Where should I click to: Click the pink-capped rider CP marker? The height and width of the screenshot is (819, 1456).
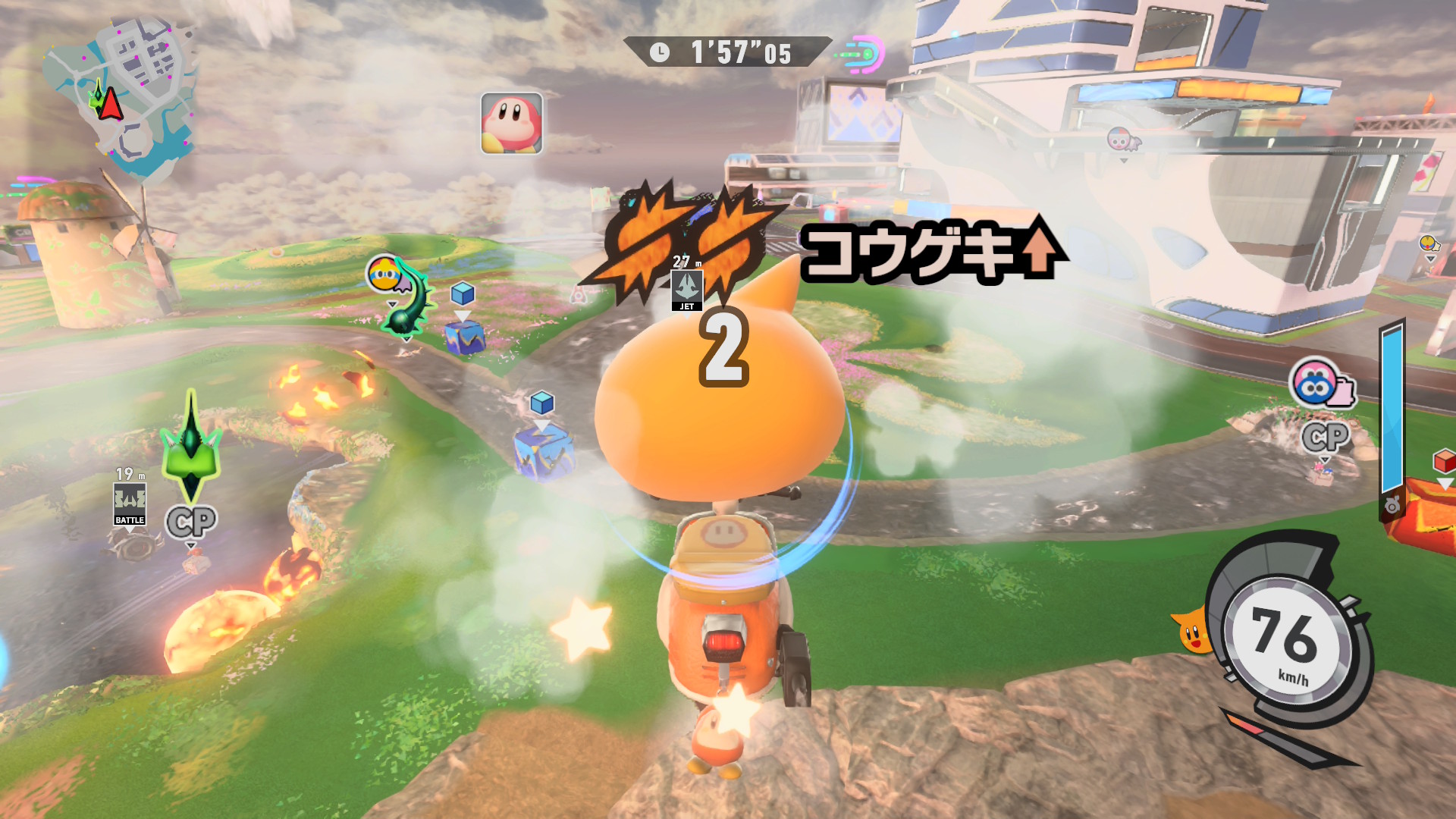(1325, 438)
